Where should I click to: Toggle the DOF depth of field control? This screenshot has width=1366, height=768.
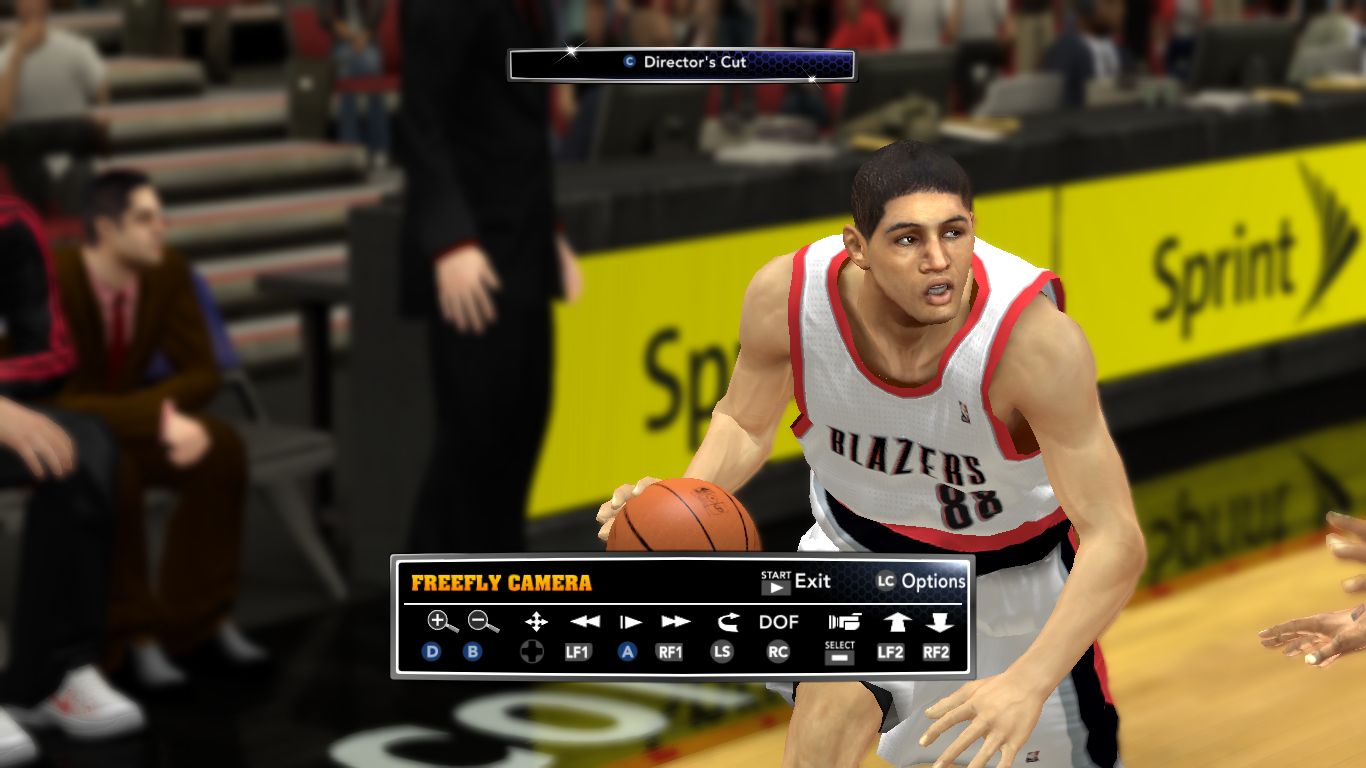[779, 622]
